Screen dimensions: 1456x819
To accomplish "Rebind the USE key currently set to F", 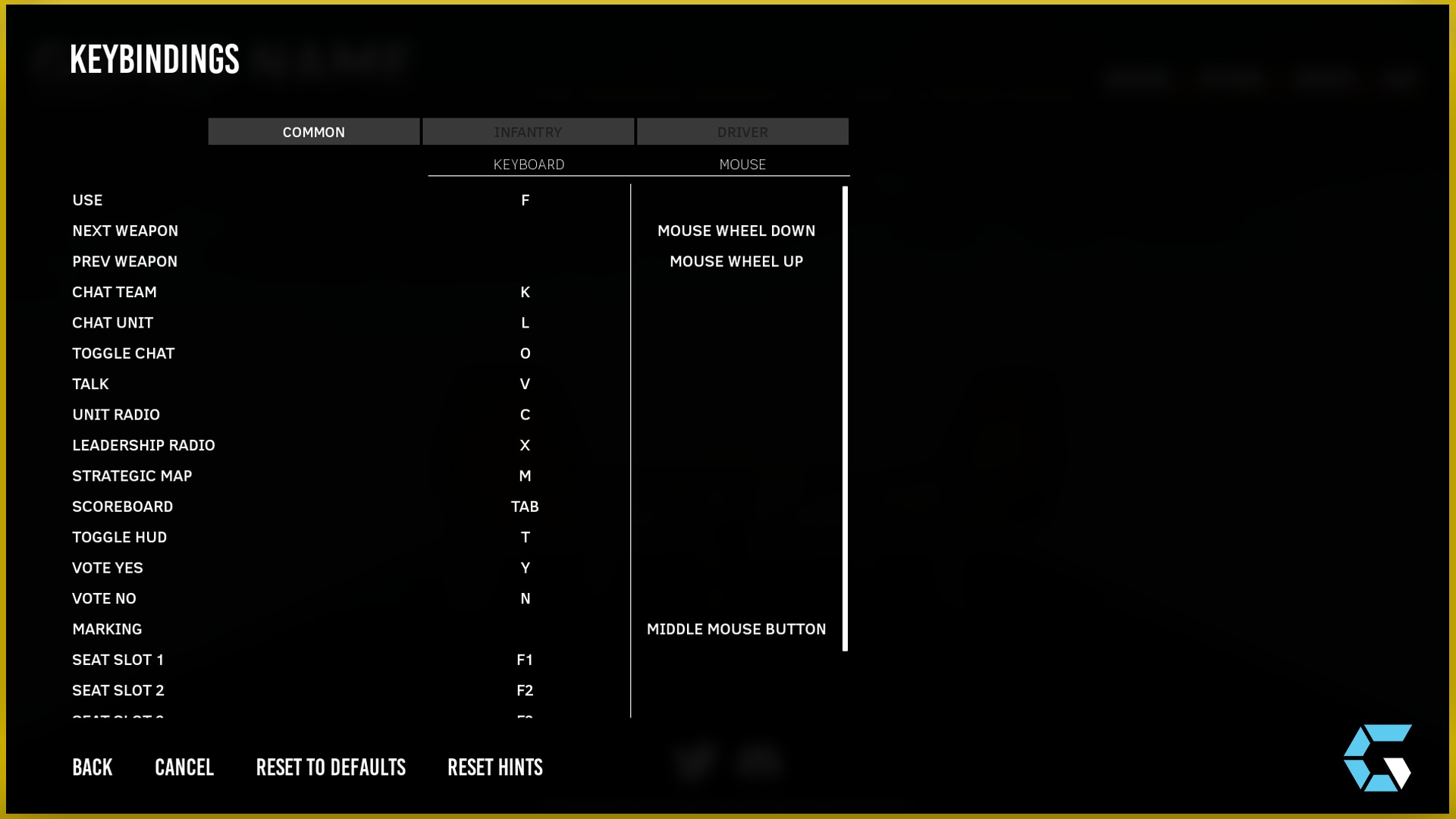I will (525, 199).
